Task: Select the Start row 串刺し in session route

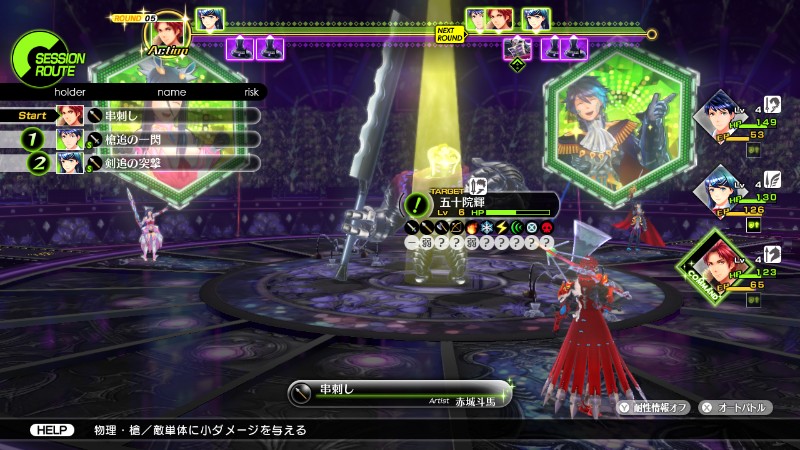Action: [x=150, y=115]
